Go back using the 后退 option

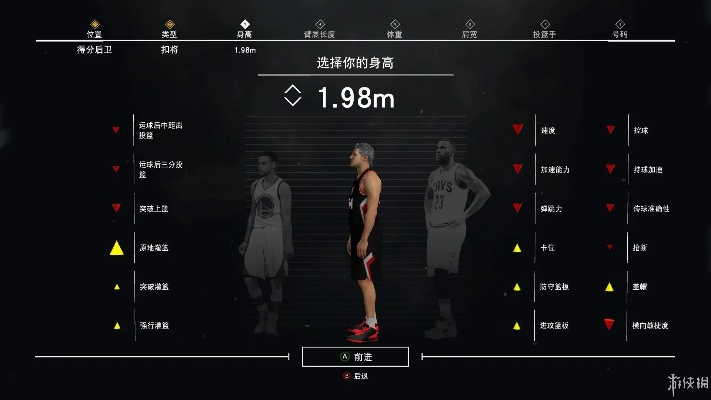tap(356, 376)
